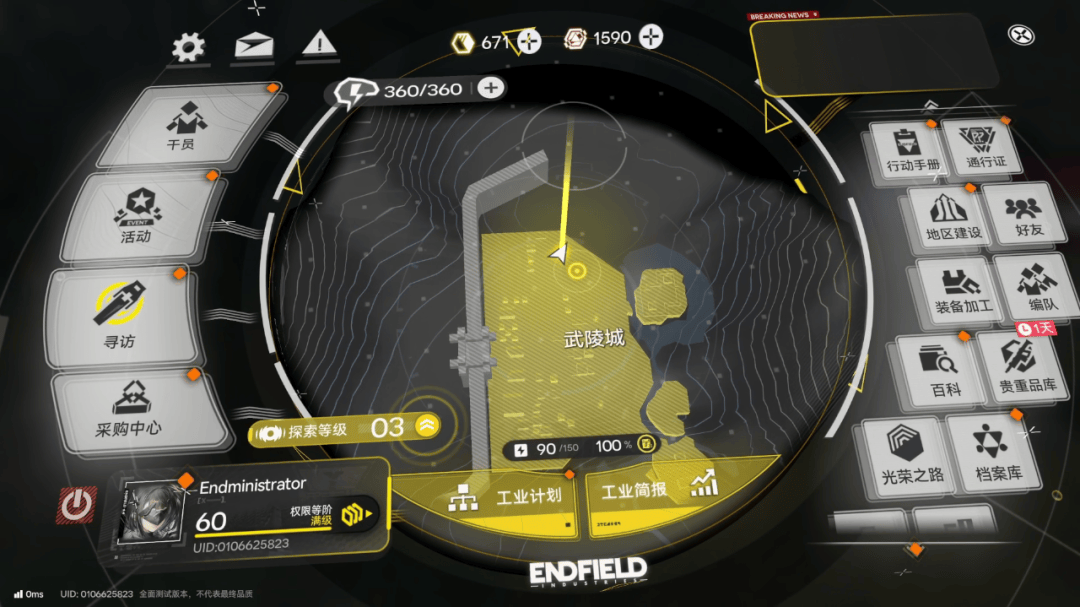1080x607 pixels.
Task: Open the settings gear icon
Action: pos(188,46)
